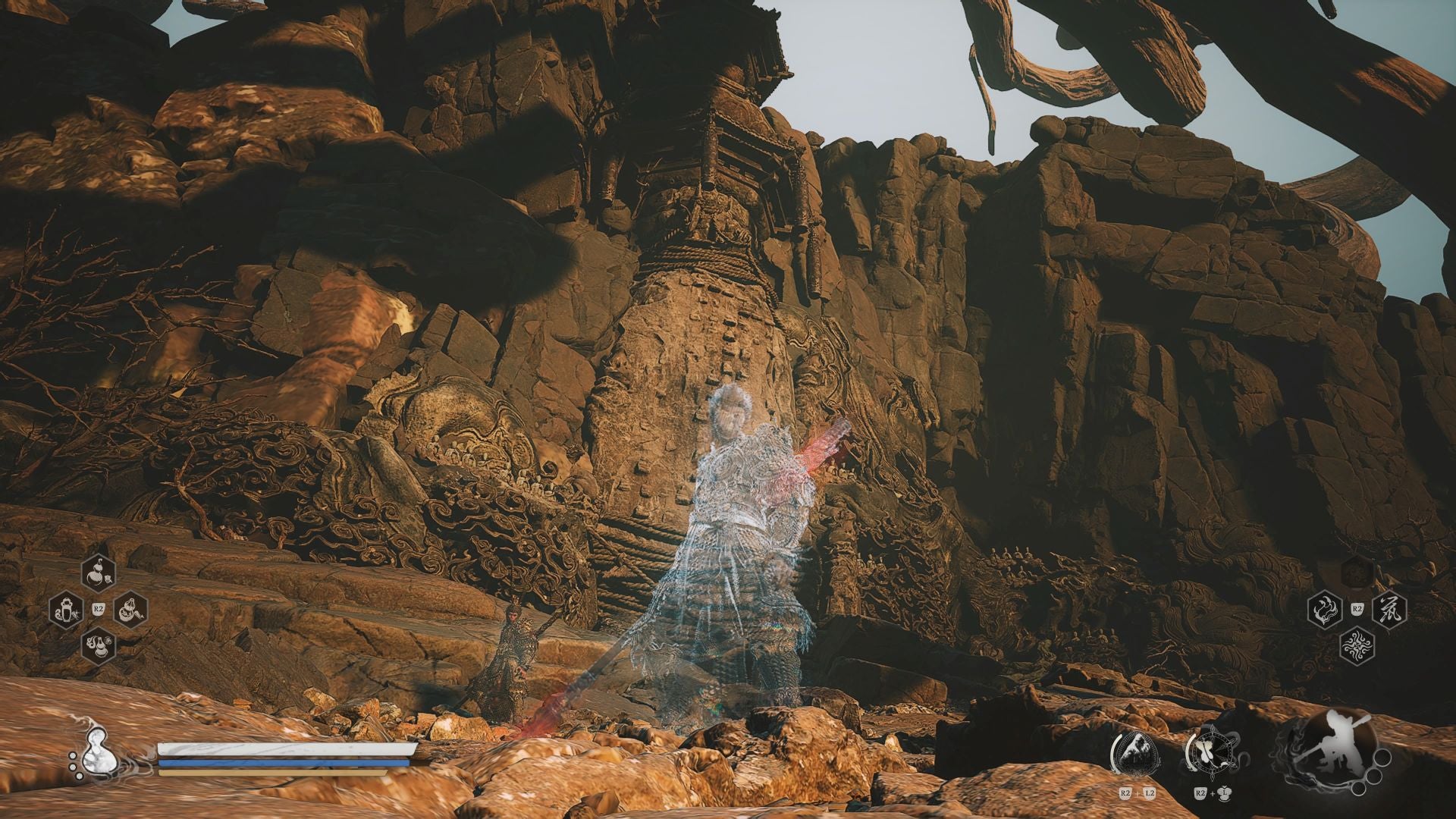Select the jar consumable on the left of the item wheel

67,609
